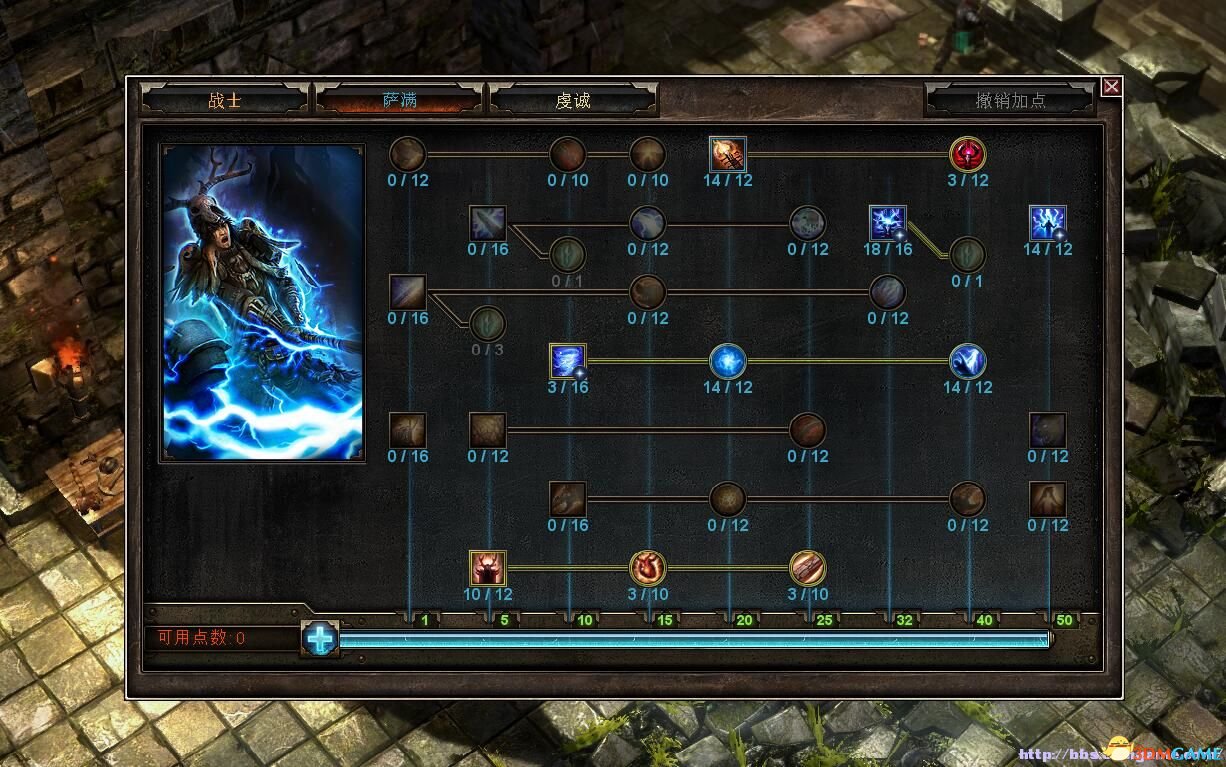Select the glowing blue orb skill icon
Viewport: 1226px width, 767px height.
tap(728, 361)
